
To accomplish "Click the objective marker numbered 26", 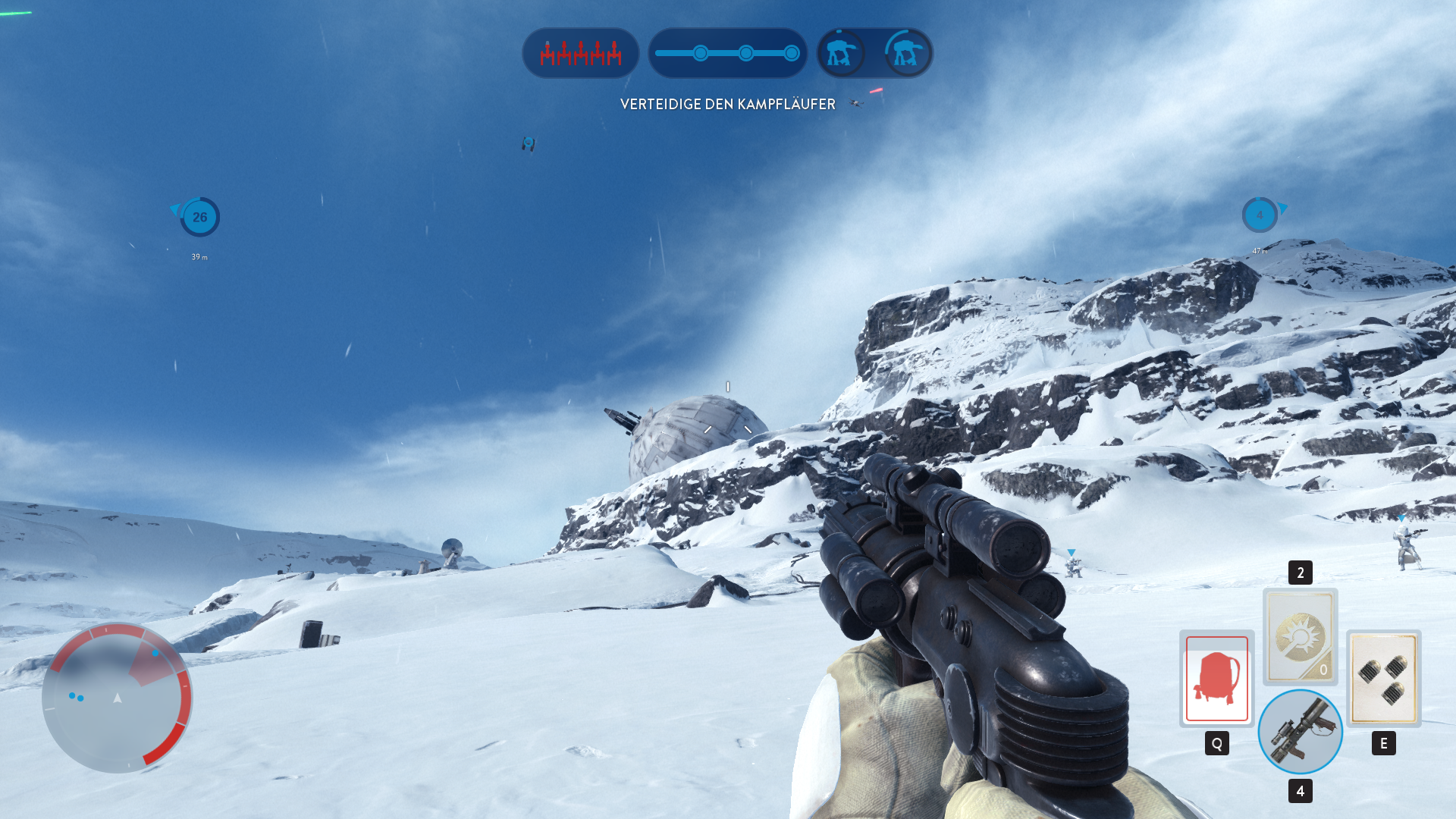I will pos(199,218).
